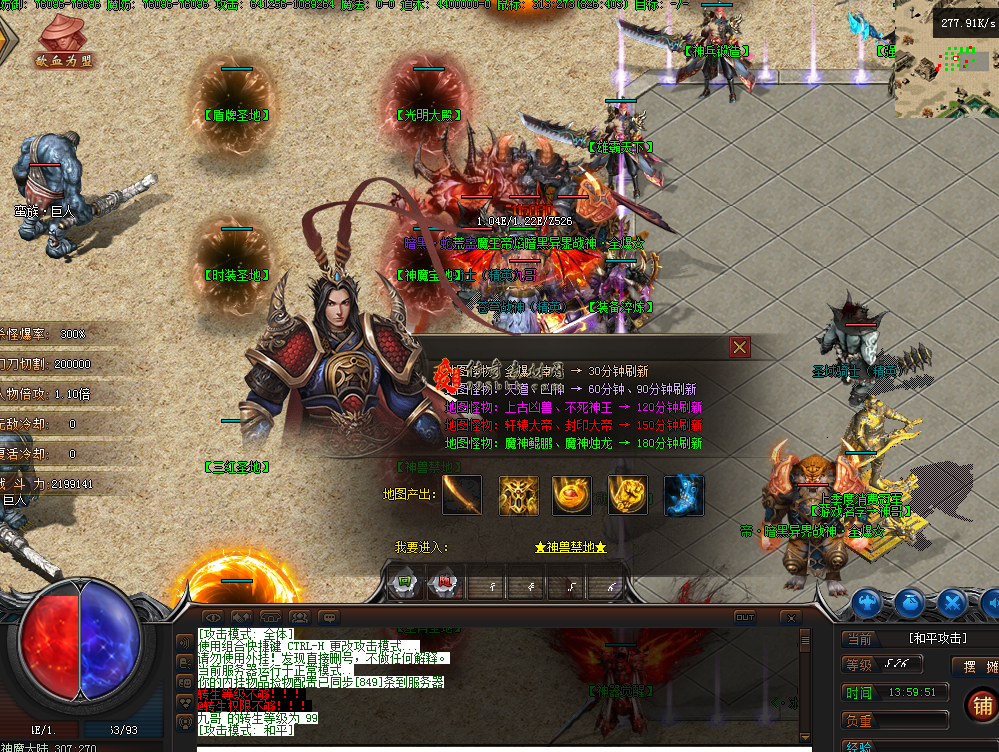
Task: Open the bag with the blue pouch button
Action: pos(909,603)
